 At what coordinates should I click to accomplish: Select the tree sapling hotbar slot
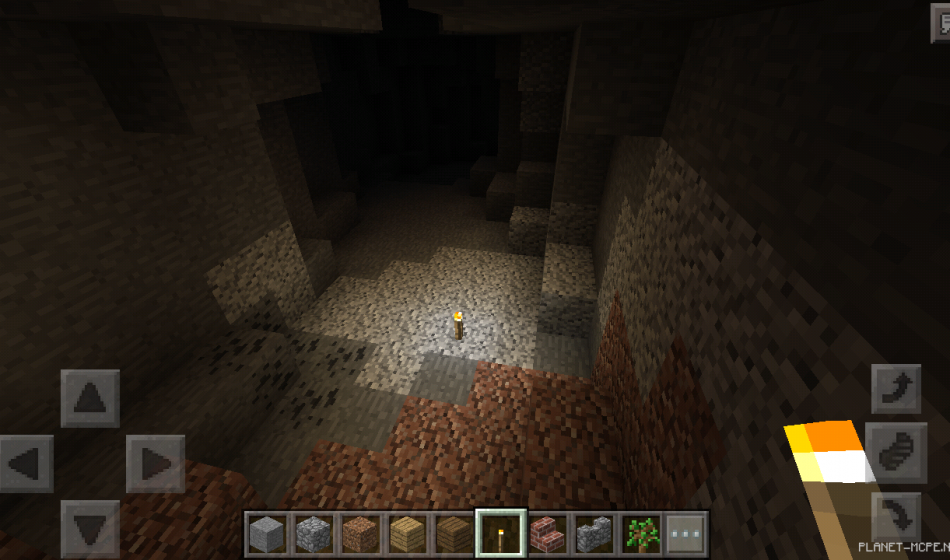(640, 533)
